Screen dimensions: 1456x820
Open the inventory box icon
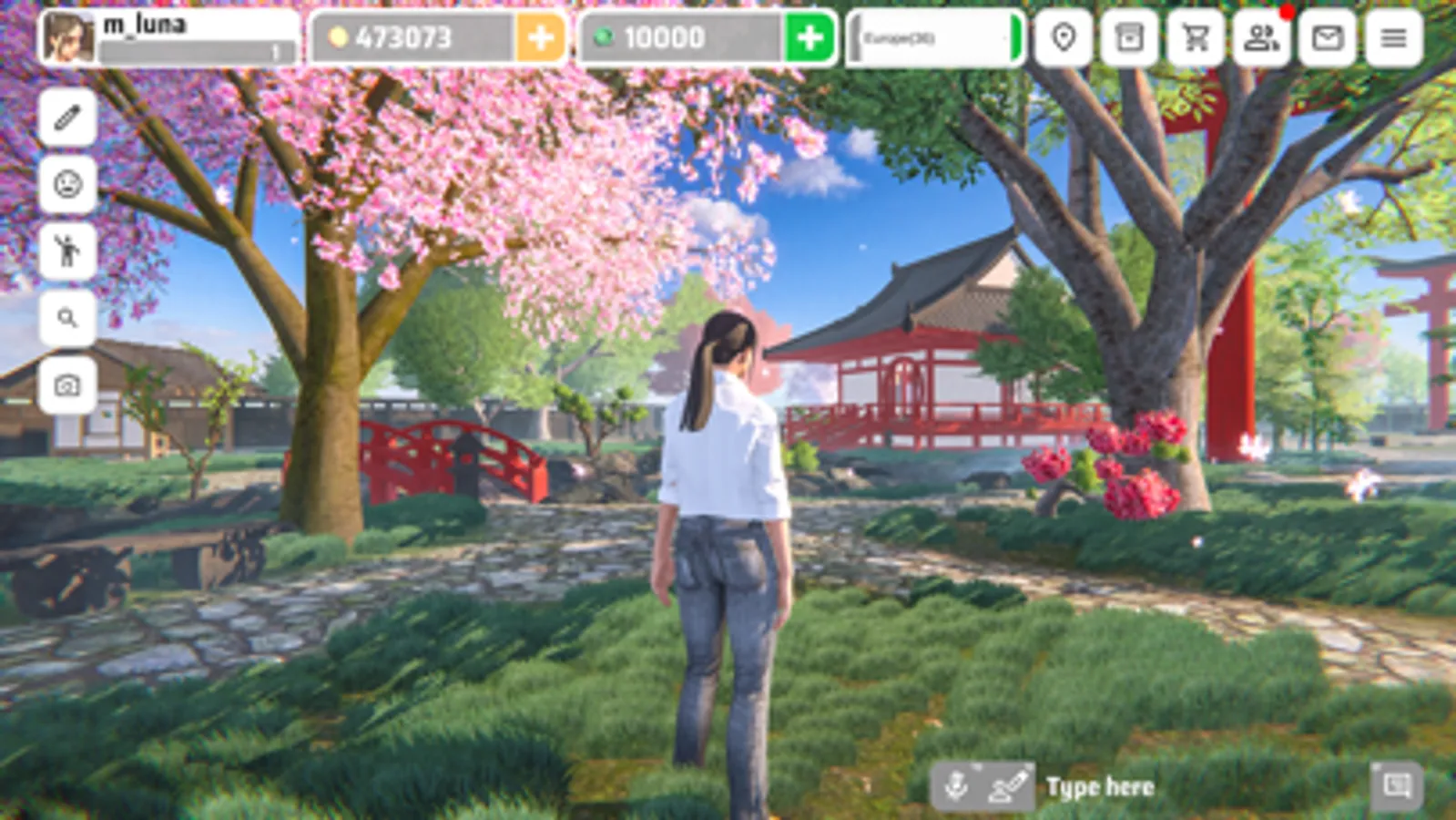[x=1129, y=38]
